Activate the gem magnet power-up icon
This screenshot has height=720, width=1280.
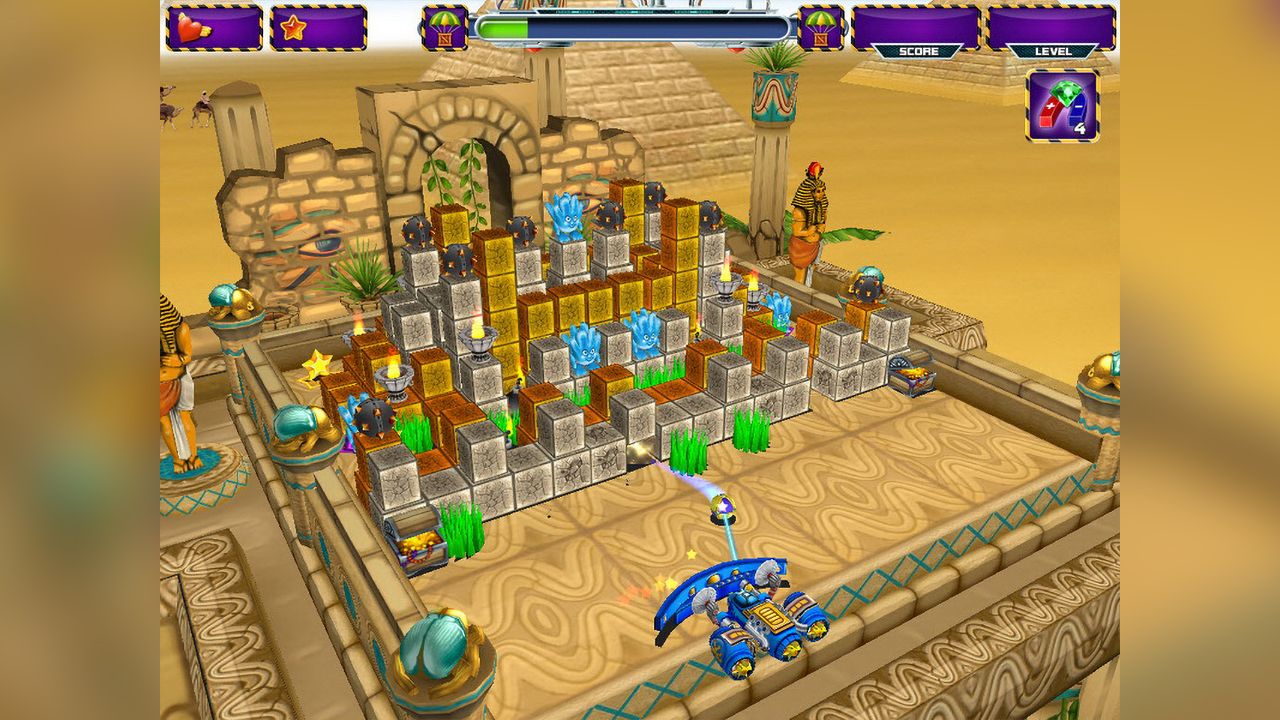[1062, 105]
